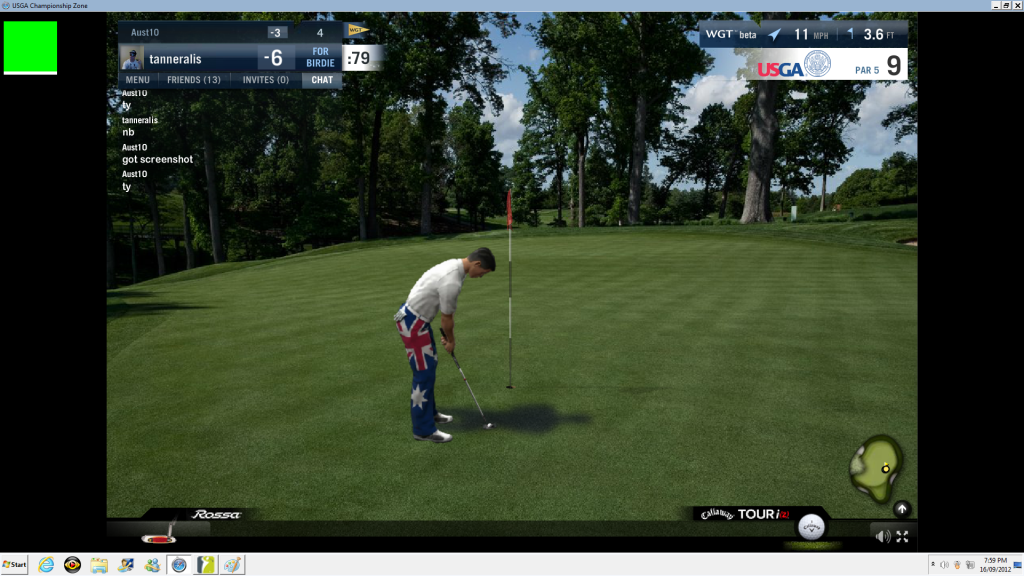Click the green overview minimap
This screenshot has width=1024, height=576.
877,468
